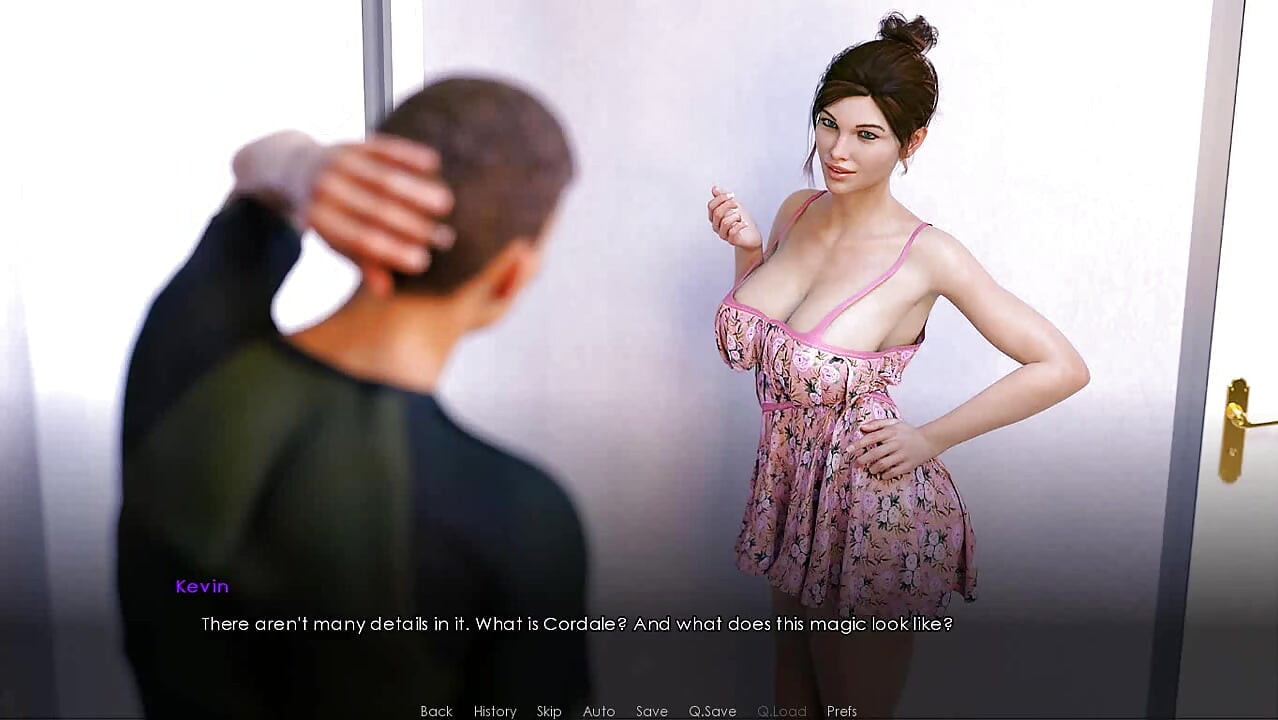Open the Prefs settings menu
Viewport: 1278px width, 720px height.
(x=842, y=711)
